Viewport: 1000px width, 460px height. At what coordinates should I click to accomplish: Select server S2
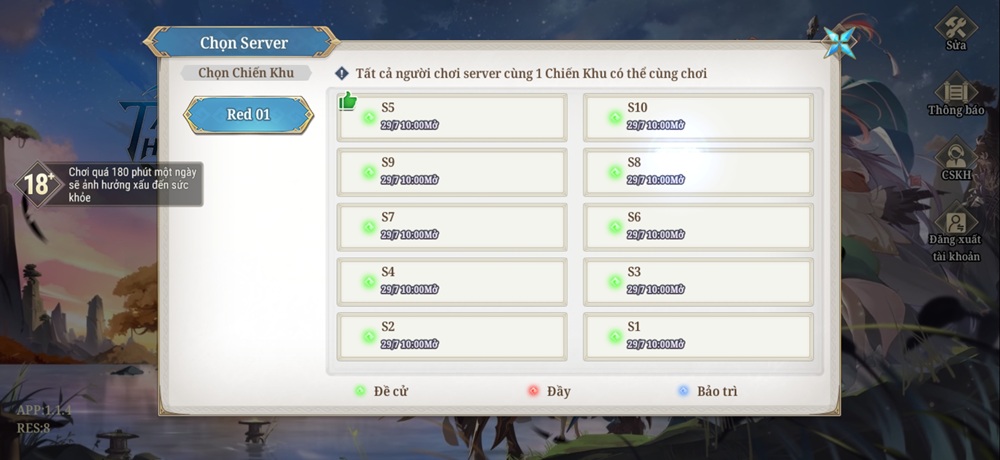click(x=452, y=336)
